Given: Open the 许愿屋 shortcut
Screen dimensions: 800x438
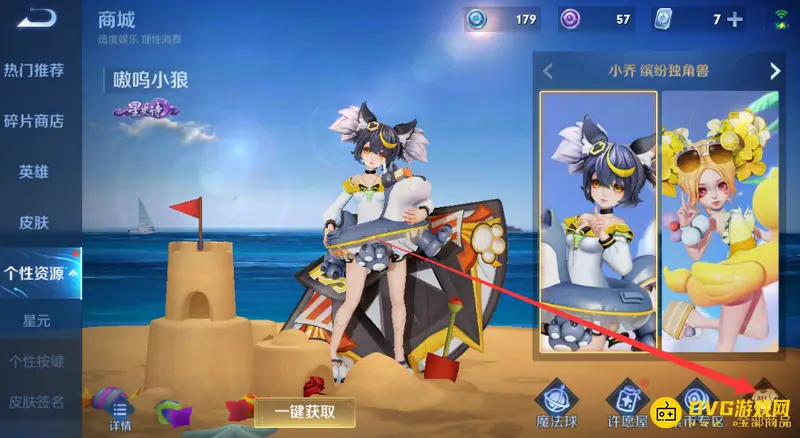Looking at the screenshot, I should coord(626,403).
